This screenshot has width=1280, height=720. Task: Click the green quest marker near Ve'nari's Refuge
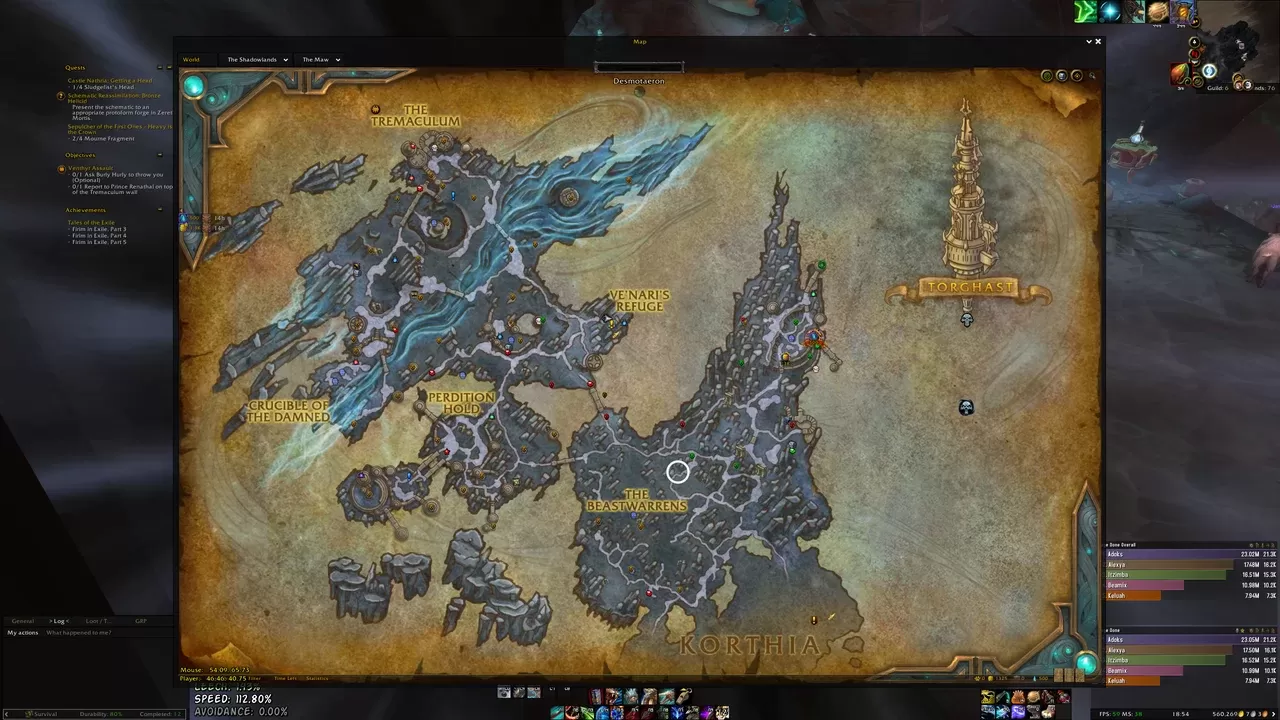tap(543, 321)
